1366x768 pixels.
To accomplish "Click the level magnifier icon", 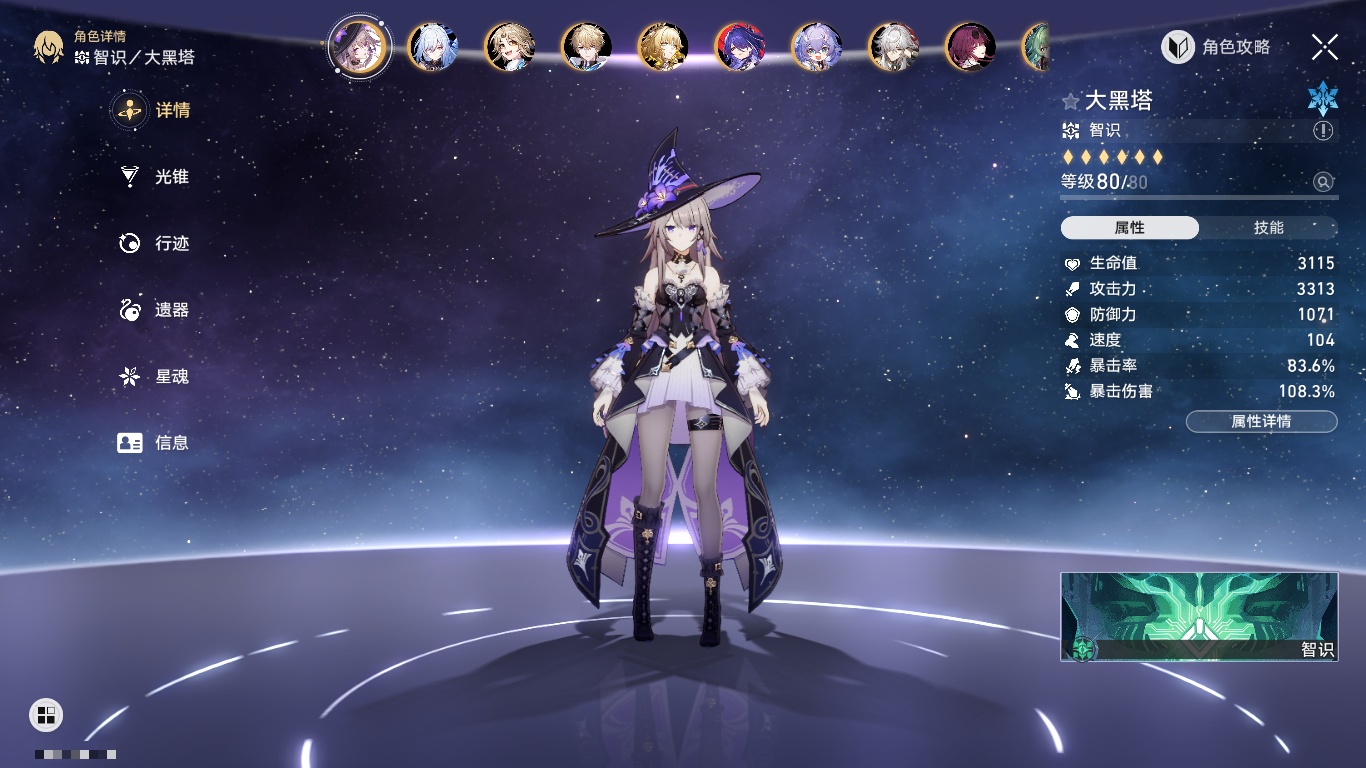I will point(1323,182).
